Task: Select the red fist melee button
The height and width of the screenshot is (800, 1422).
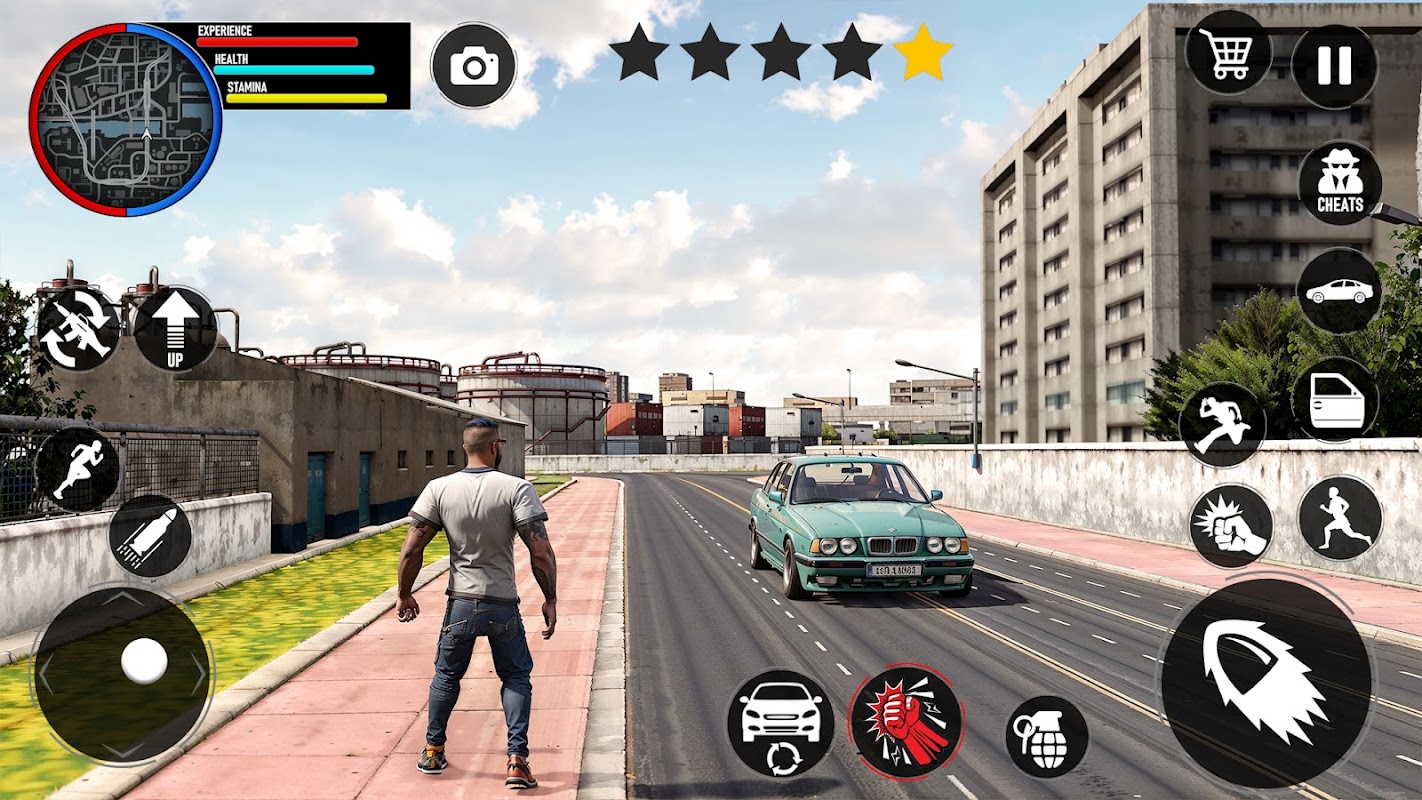Action: (x=905, y=721)
